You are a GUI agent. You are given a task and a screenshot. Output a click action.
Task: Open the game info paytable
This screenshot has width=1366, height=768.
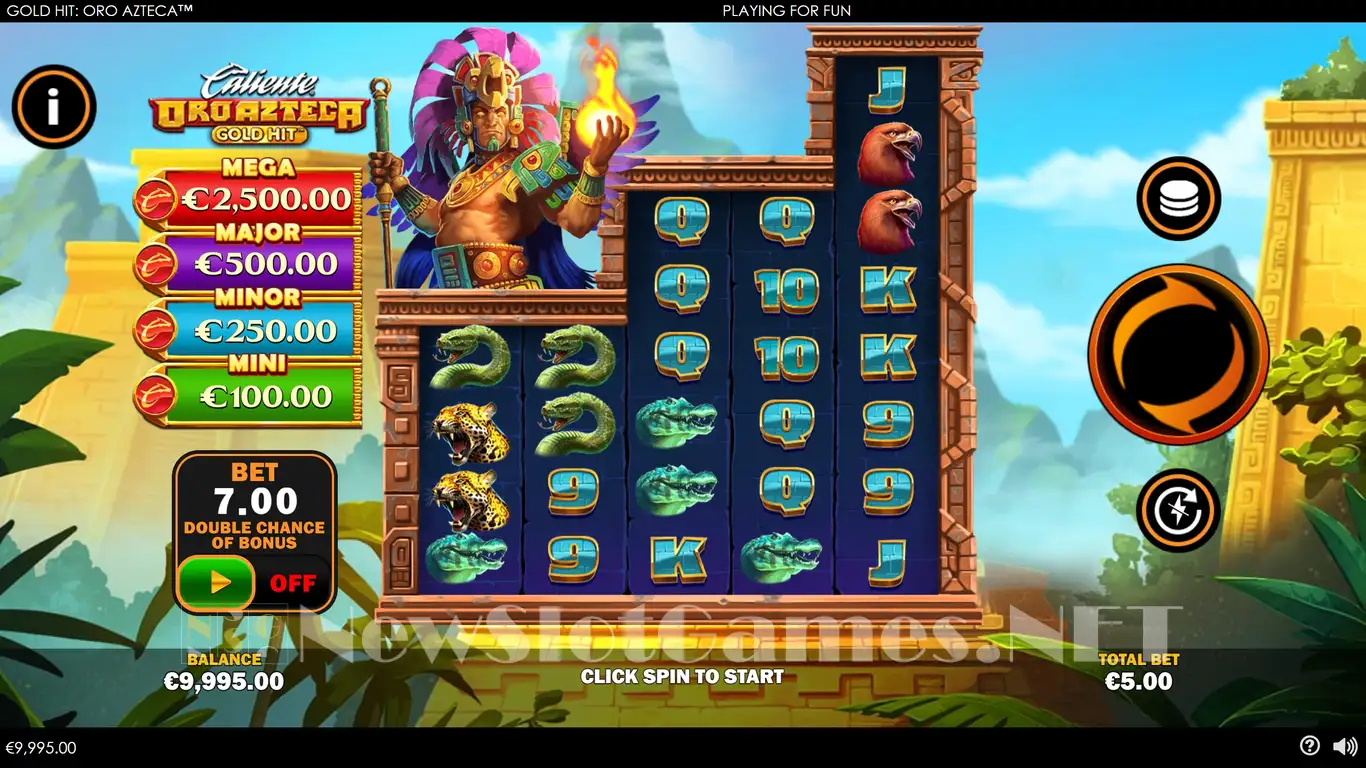click(x=54, y=107)
